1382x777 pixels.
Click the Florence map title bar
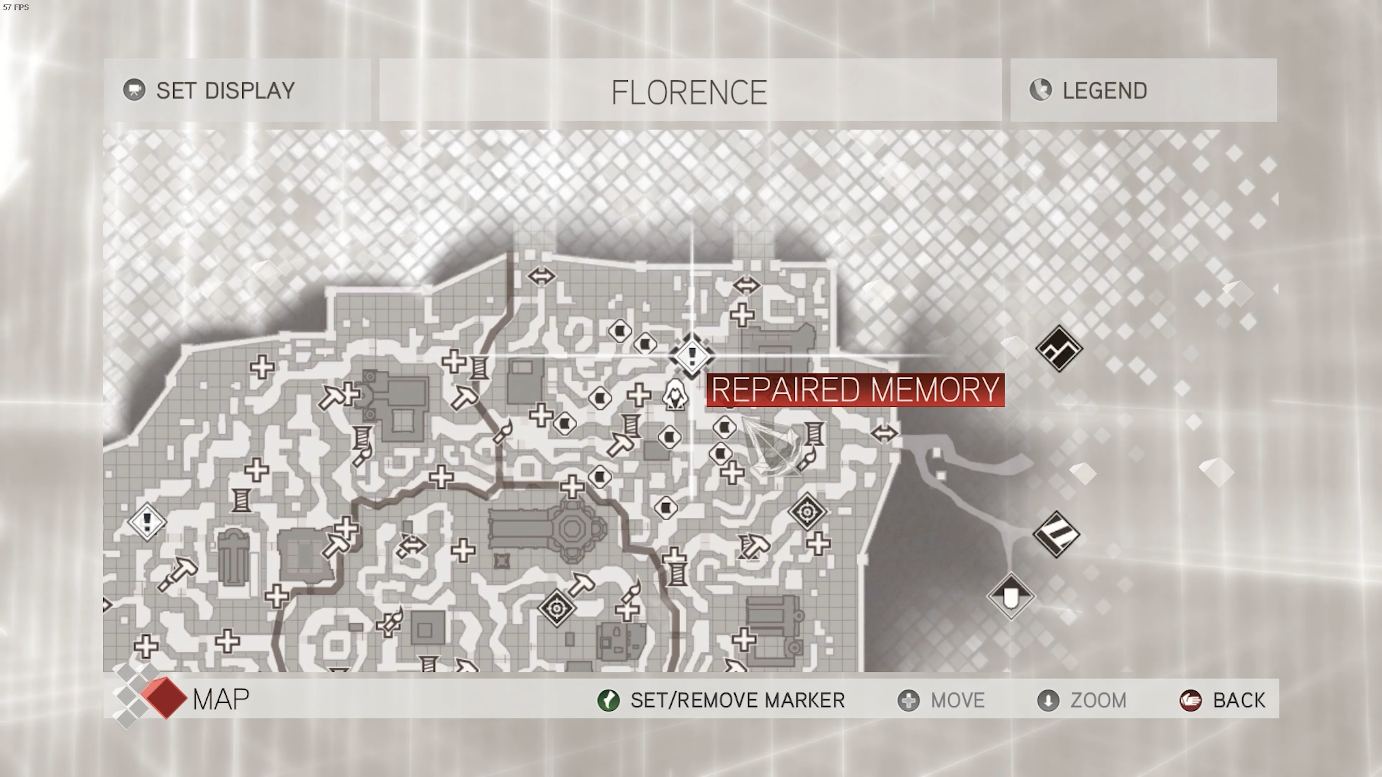tap(689, 91)
